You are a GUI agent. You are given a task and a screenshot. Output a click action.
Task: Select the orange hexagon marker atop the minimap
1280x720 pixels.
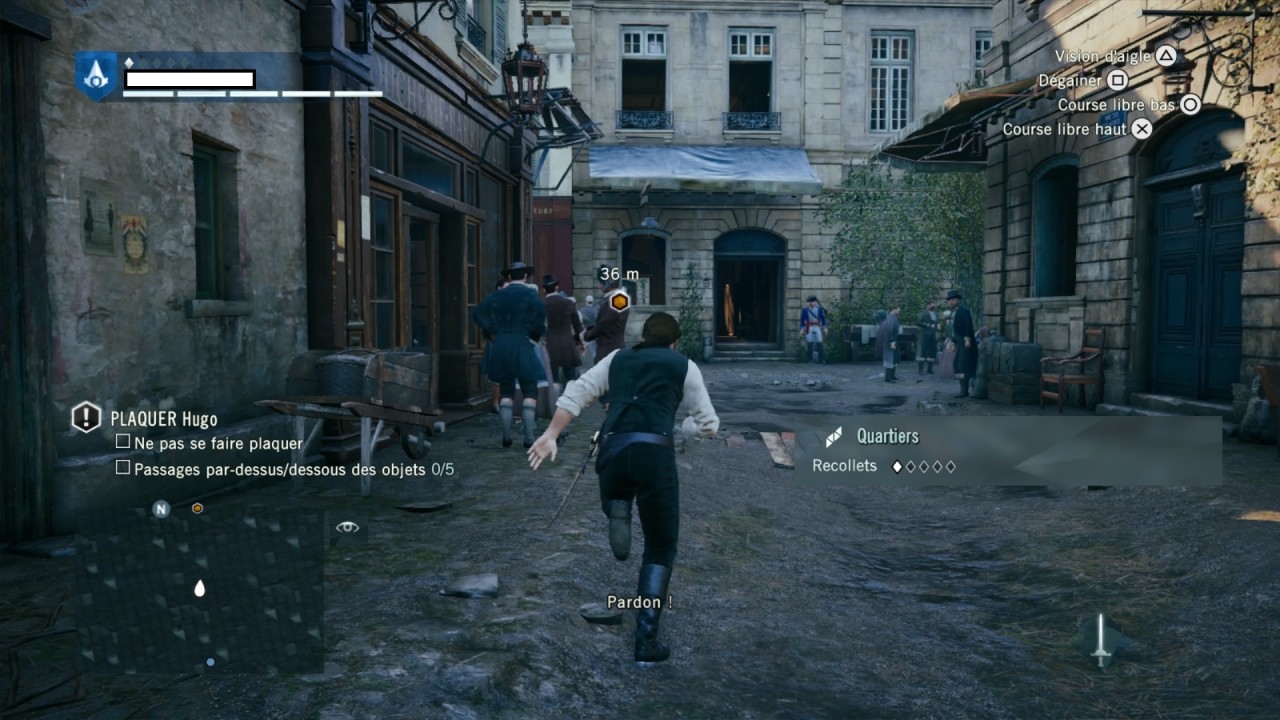(x=196, y=508)
